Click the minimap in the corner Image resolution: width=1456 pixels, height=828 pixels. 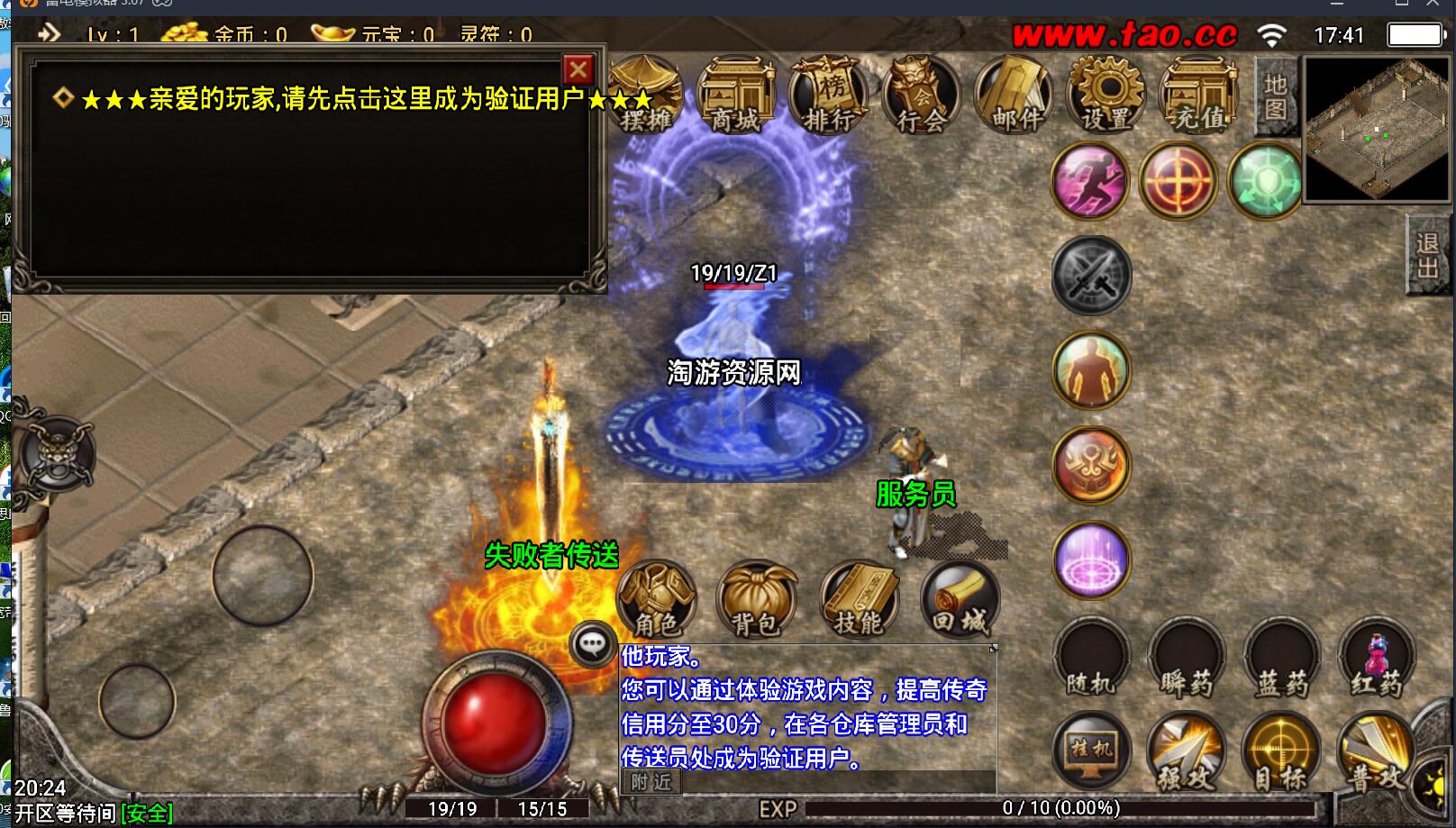click(1376, 129)
